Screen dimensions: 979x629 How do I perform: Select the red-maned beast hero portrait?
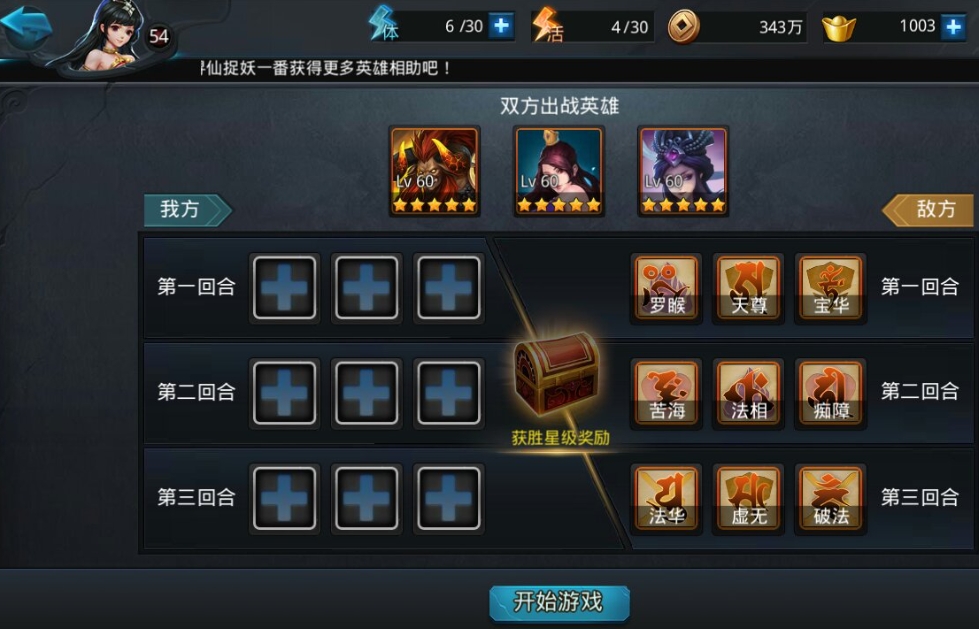pos(434,172)
